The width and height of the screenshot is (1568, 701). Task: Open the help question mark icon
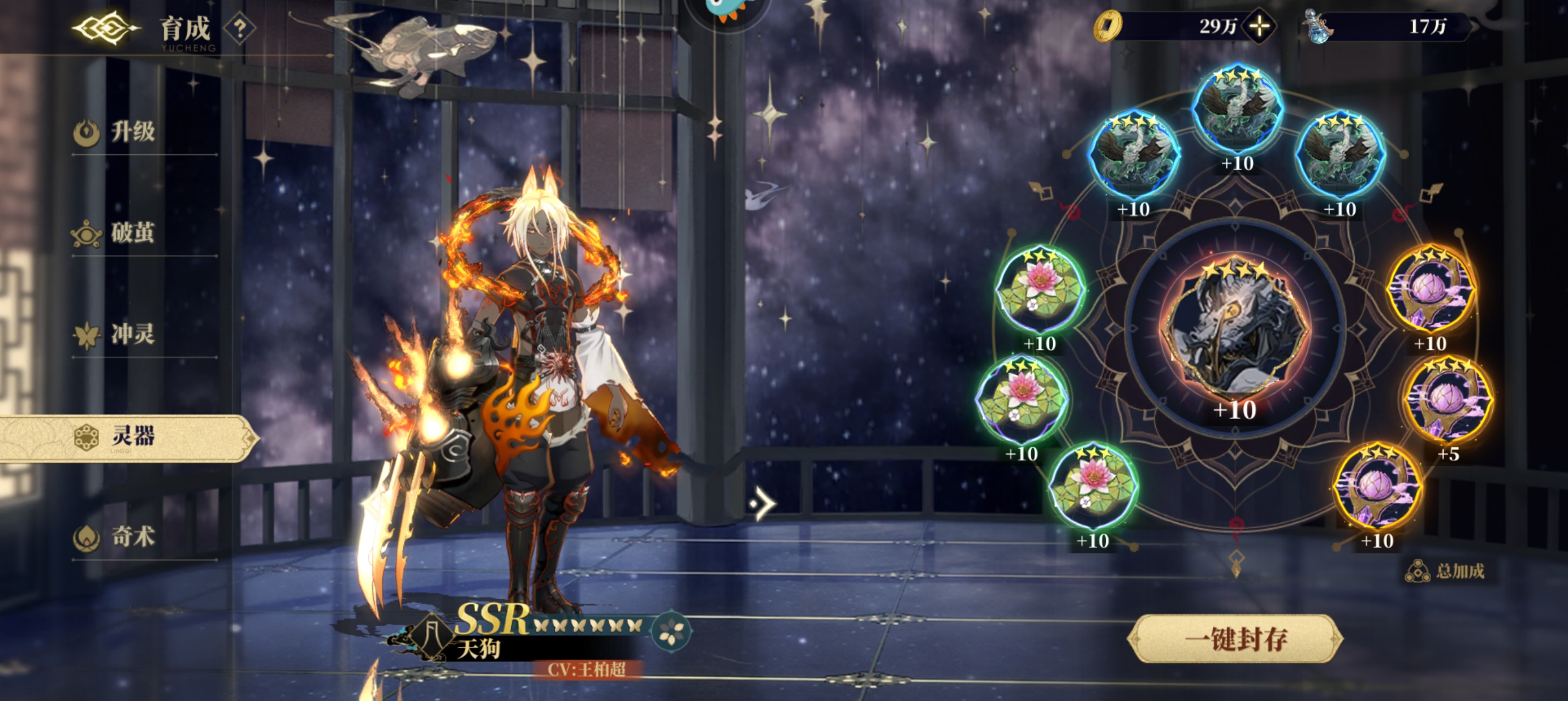(240, 28)
